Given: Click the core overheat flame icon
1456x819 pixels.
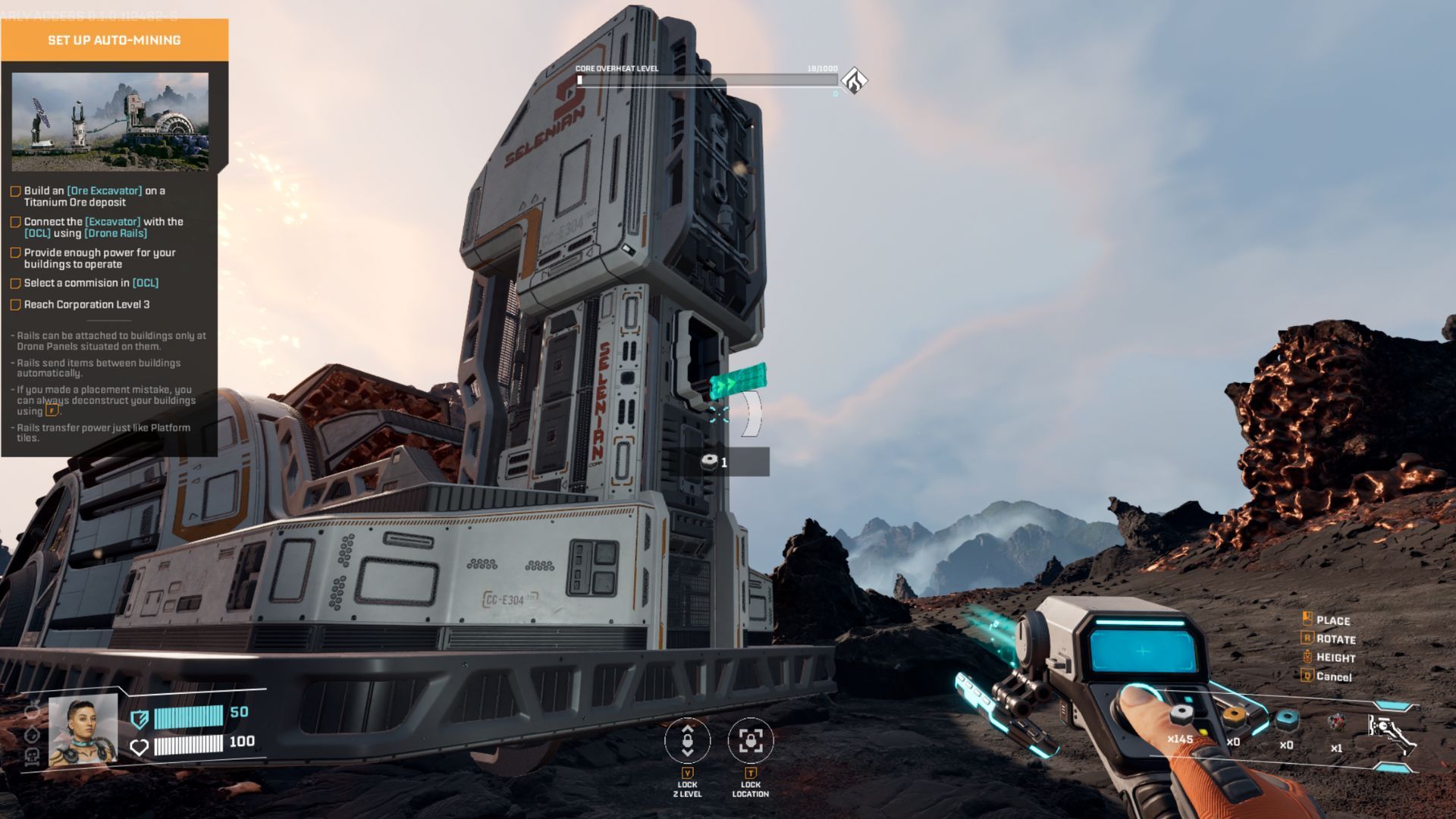Looking at the screenshot, I should (855, 80).
